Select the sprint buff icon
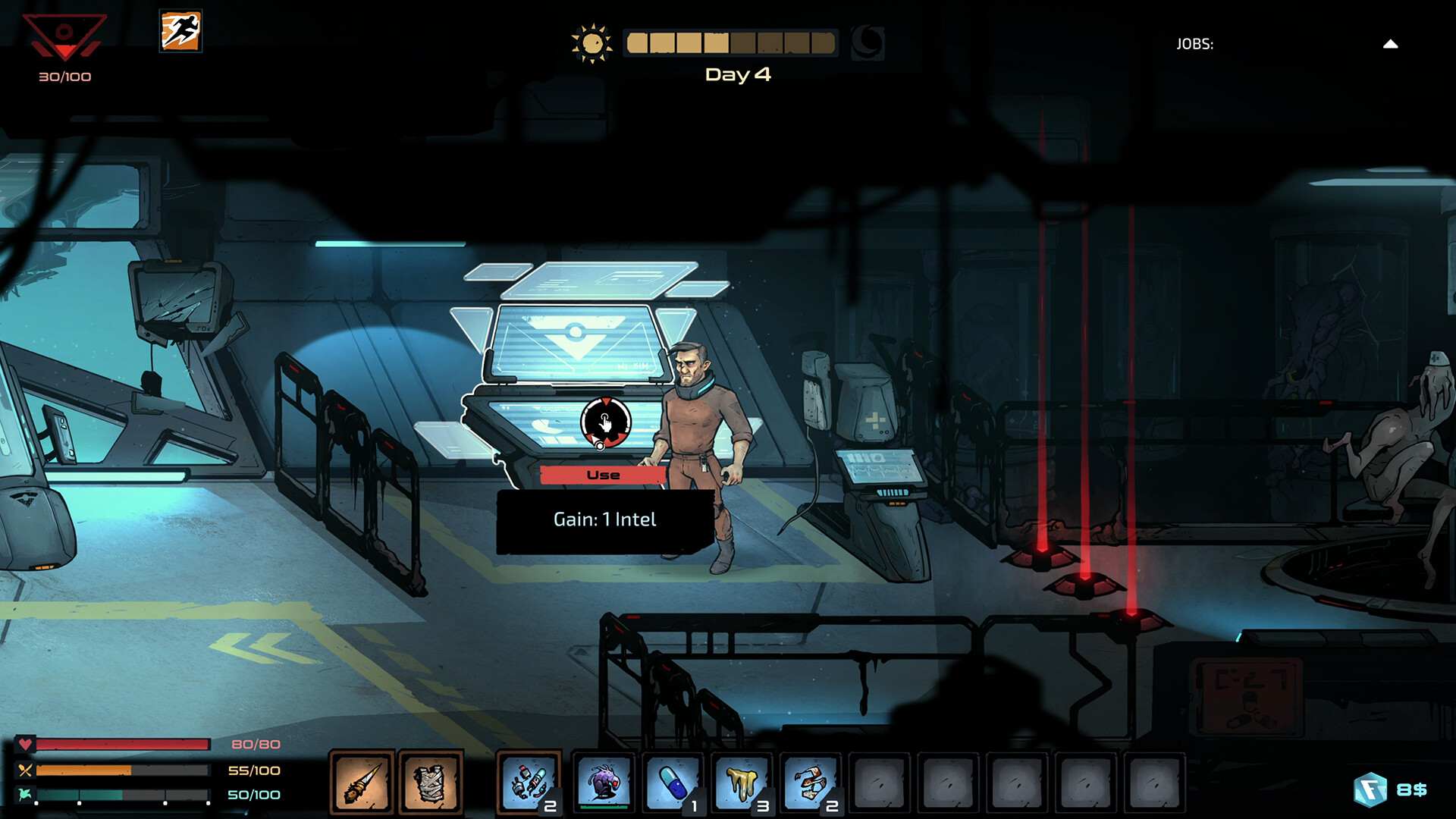Image resolution: width=1456 pixels, height=819 pixels. pyautogui.click(x=180, y=32)
